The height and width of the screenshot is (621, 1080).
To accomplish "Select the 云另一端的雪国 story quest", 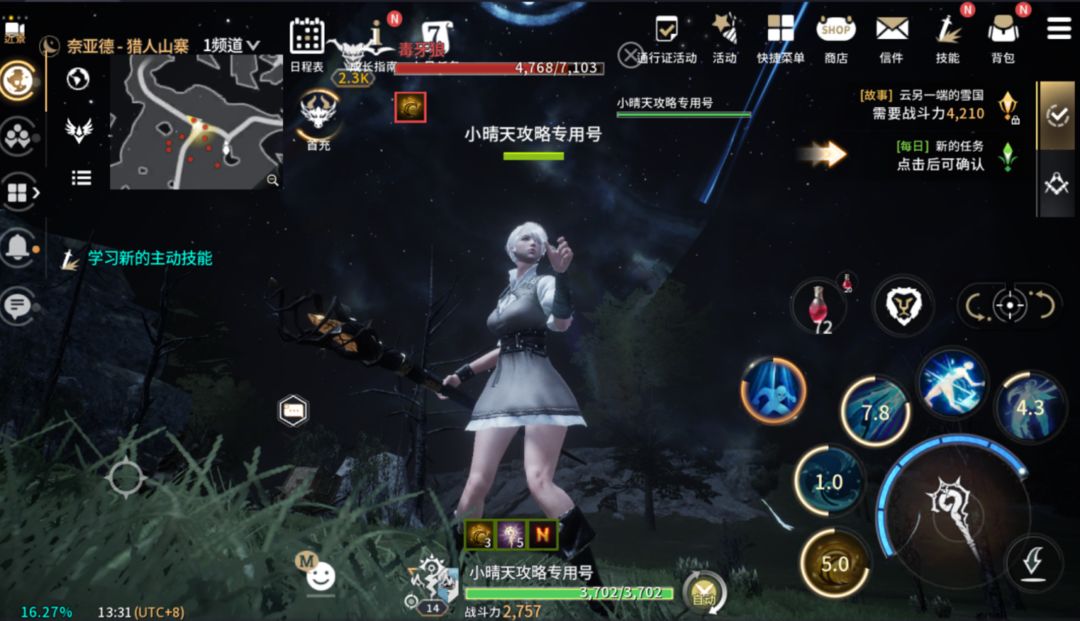I will (925, 104).
